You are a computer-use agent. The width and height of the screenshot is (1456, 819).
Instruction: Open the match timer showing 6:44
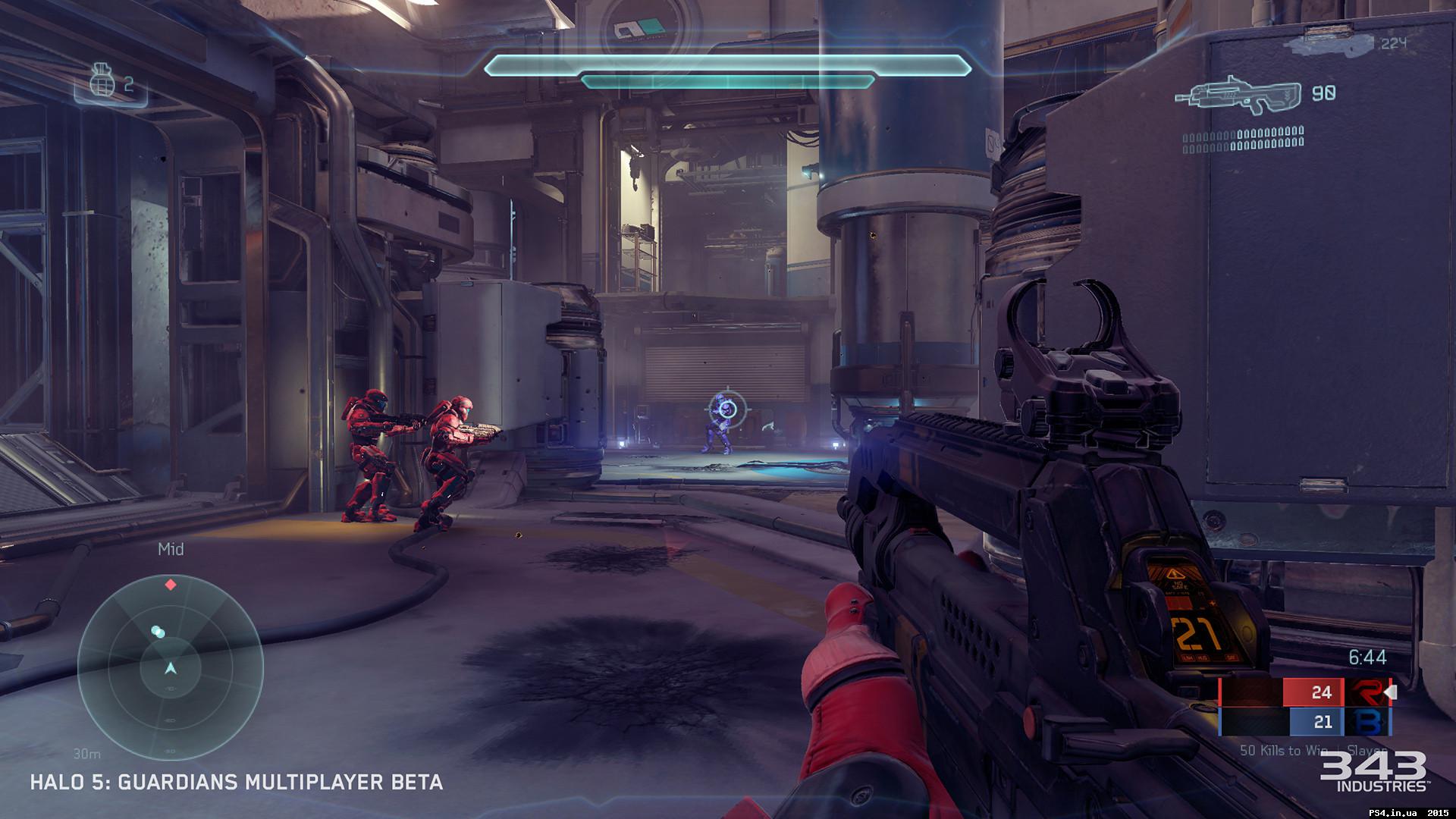tap(1367, 657)
